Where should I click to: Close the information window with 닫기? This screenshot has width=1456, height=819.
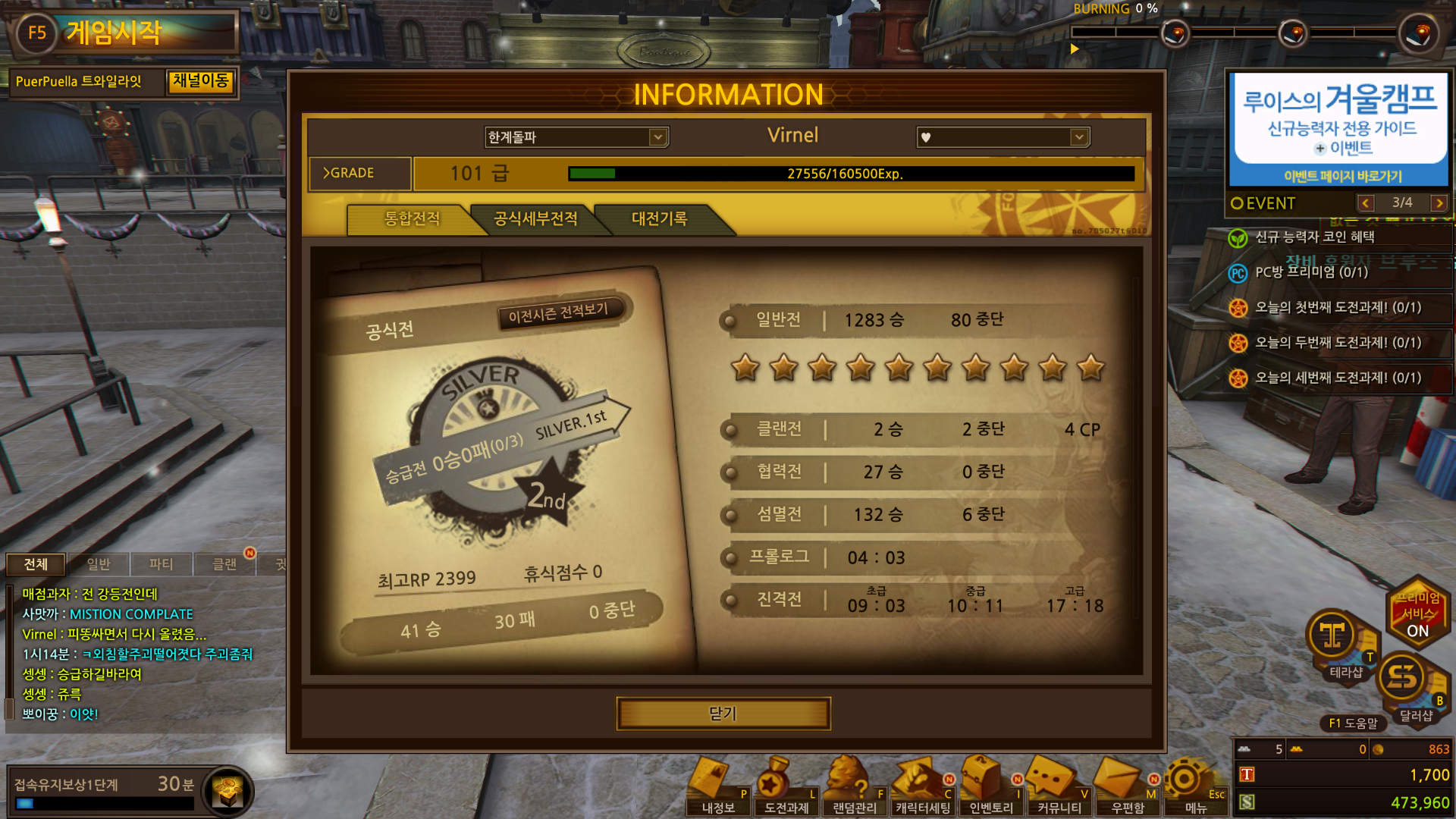pyautogui.click(x=723, y=714)
